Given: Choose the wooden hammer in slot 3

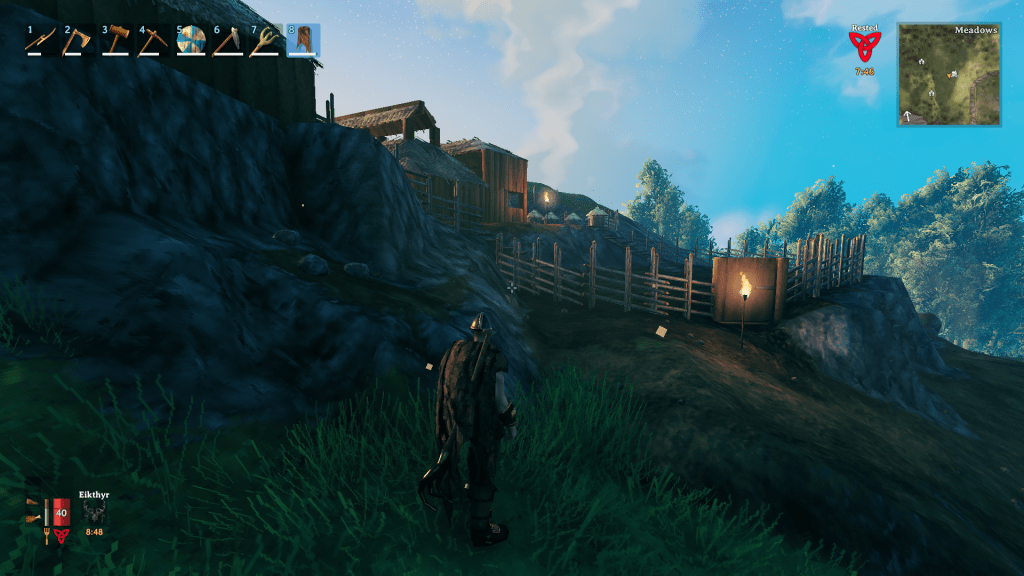Looking at the screenshot, I should pos(117,40).
